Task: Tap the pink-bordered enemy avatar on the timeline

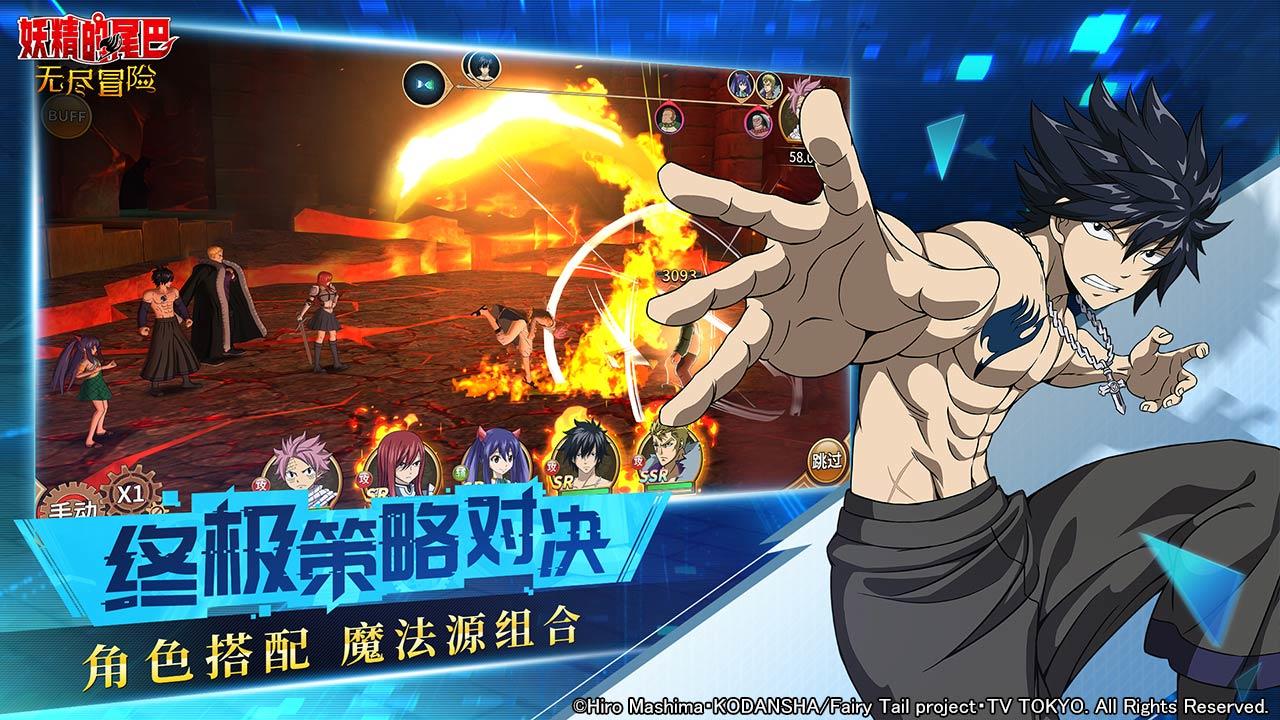Action: tap(668, 120)
